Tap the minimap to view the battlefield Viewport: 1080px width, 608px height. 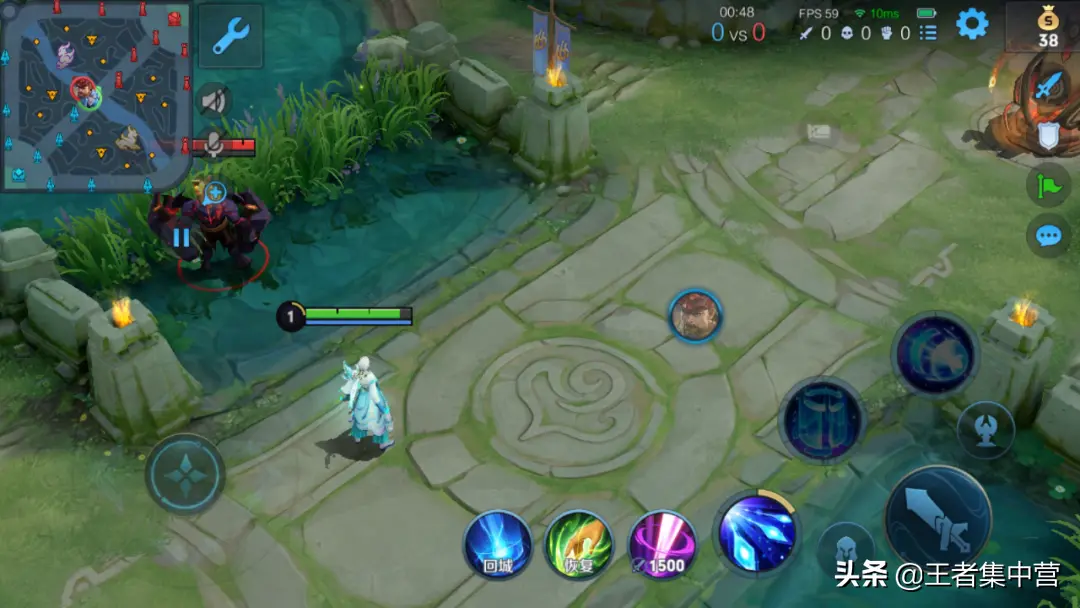click(95, 95)
